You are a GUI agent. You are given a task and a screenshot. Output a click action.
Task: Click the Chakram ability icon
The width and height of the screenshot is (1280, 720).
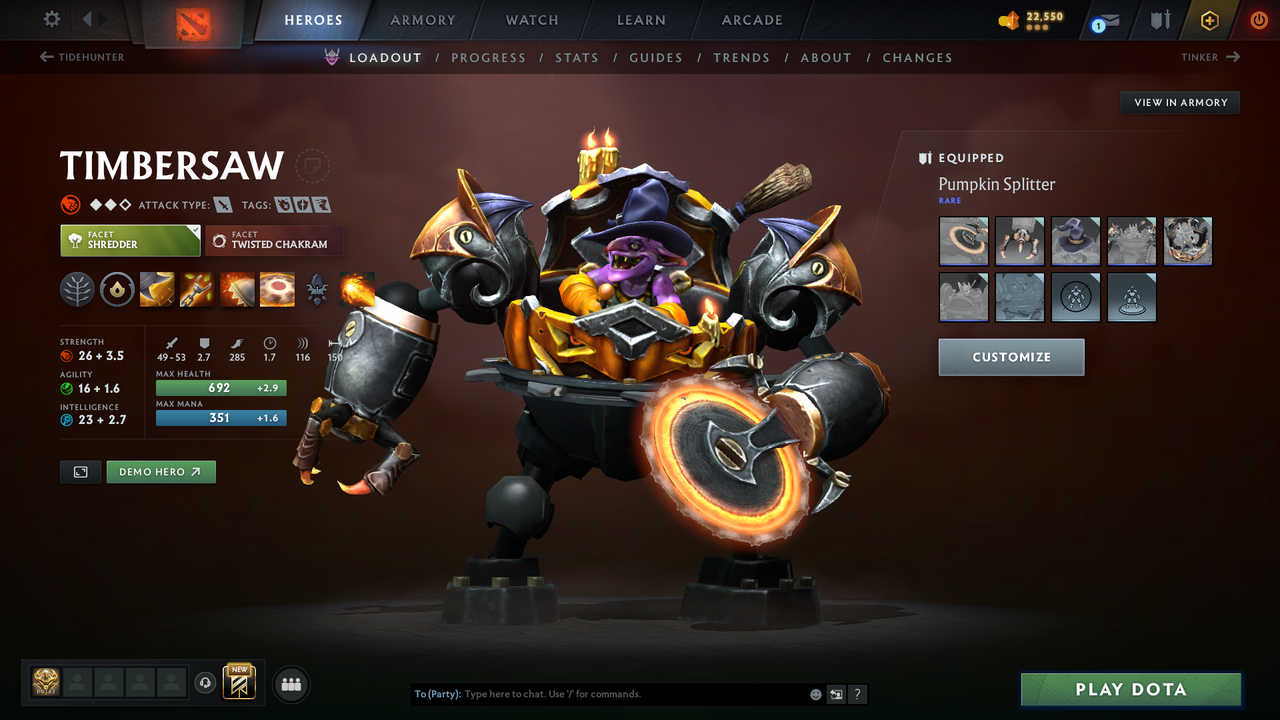(x=277, y=290)
